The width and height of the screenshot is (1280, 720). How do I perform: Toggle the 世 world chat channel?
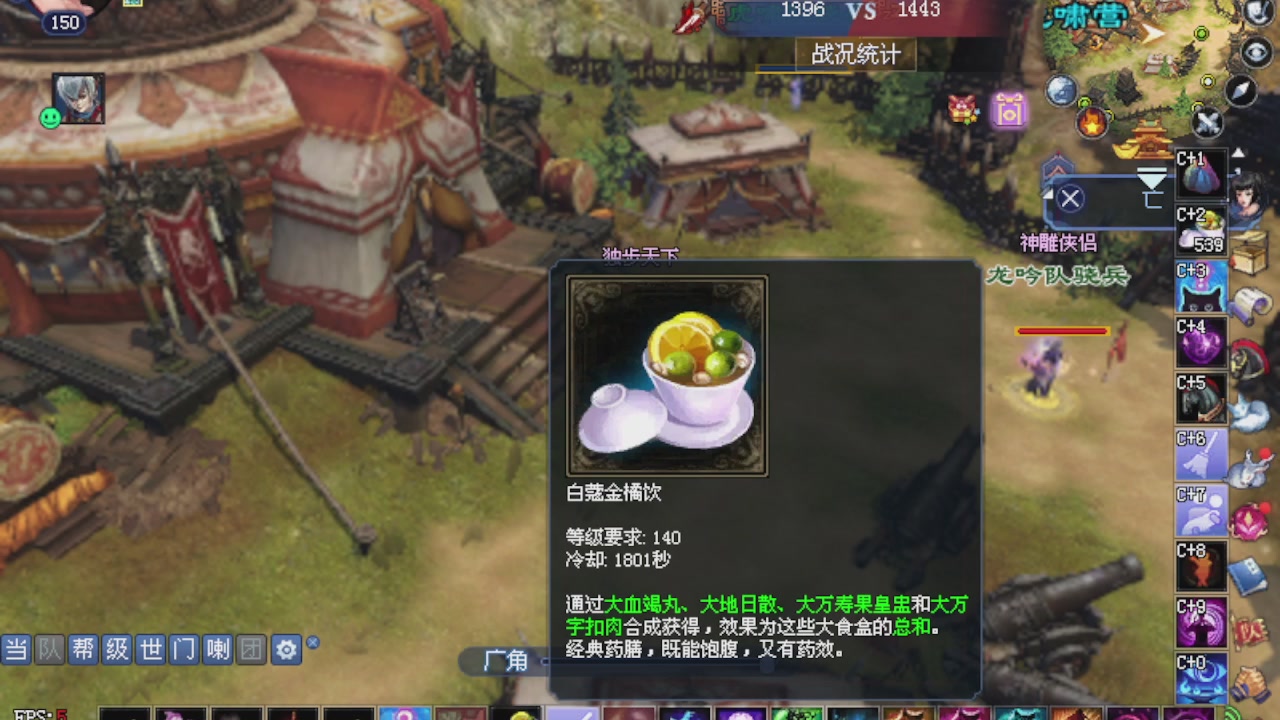point(148,649)
